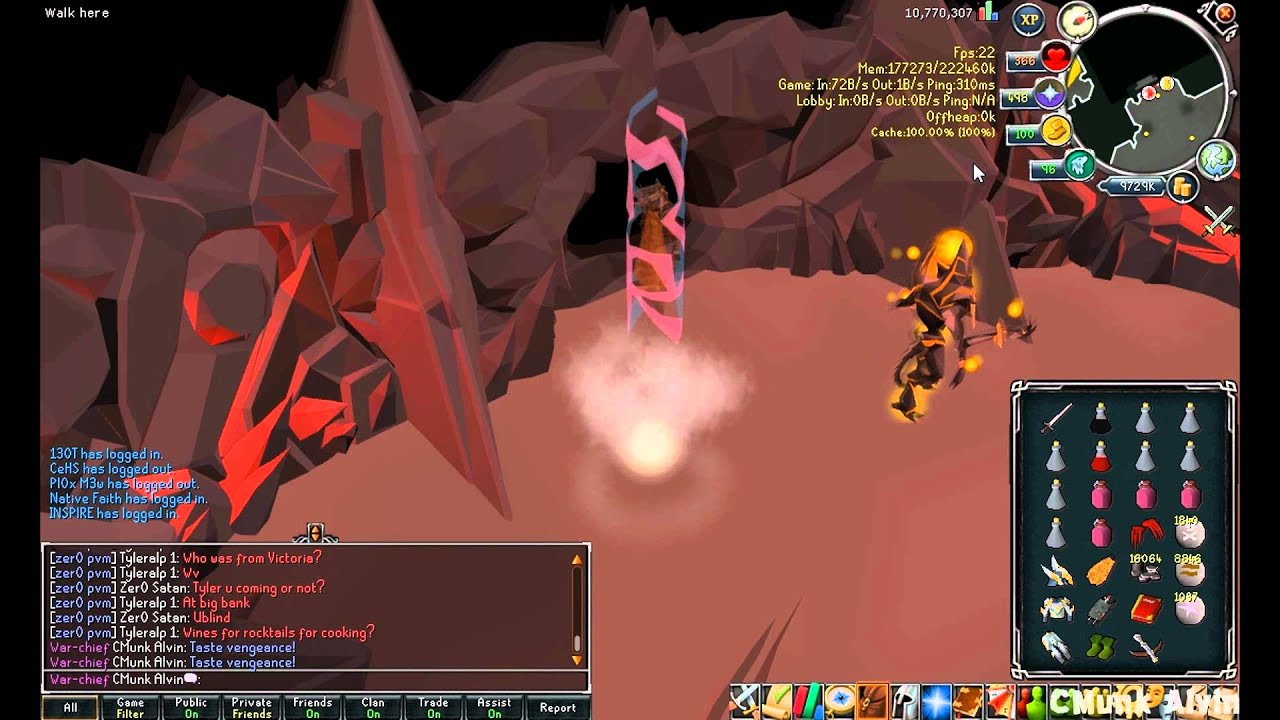The image size is (1280, 720).
Task: Toggle the run energy boot icon
Action: [x=1055, y=131]
